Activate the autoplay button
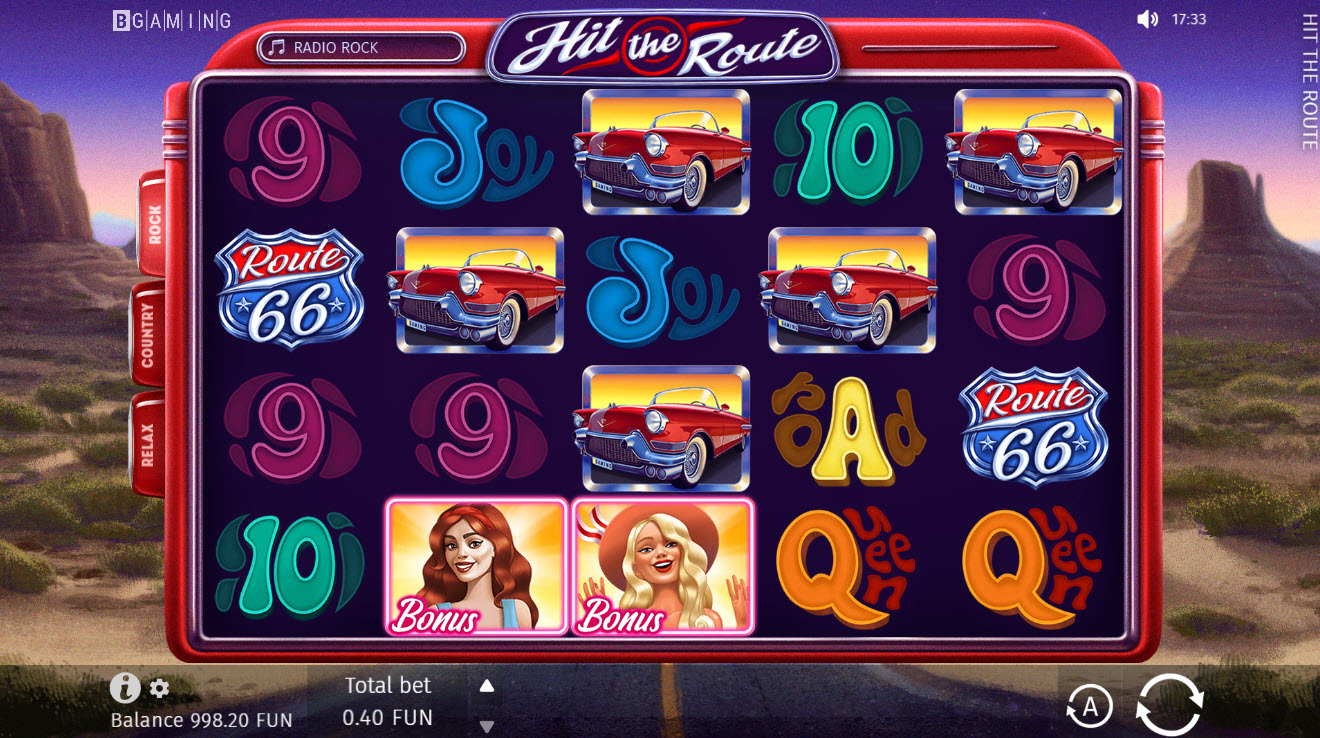The width and height of the screenshot is (1320, 738). point(1089,707)
